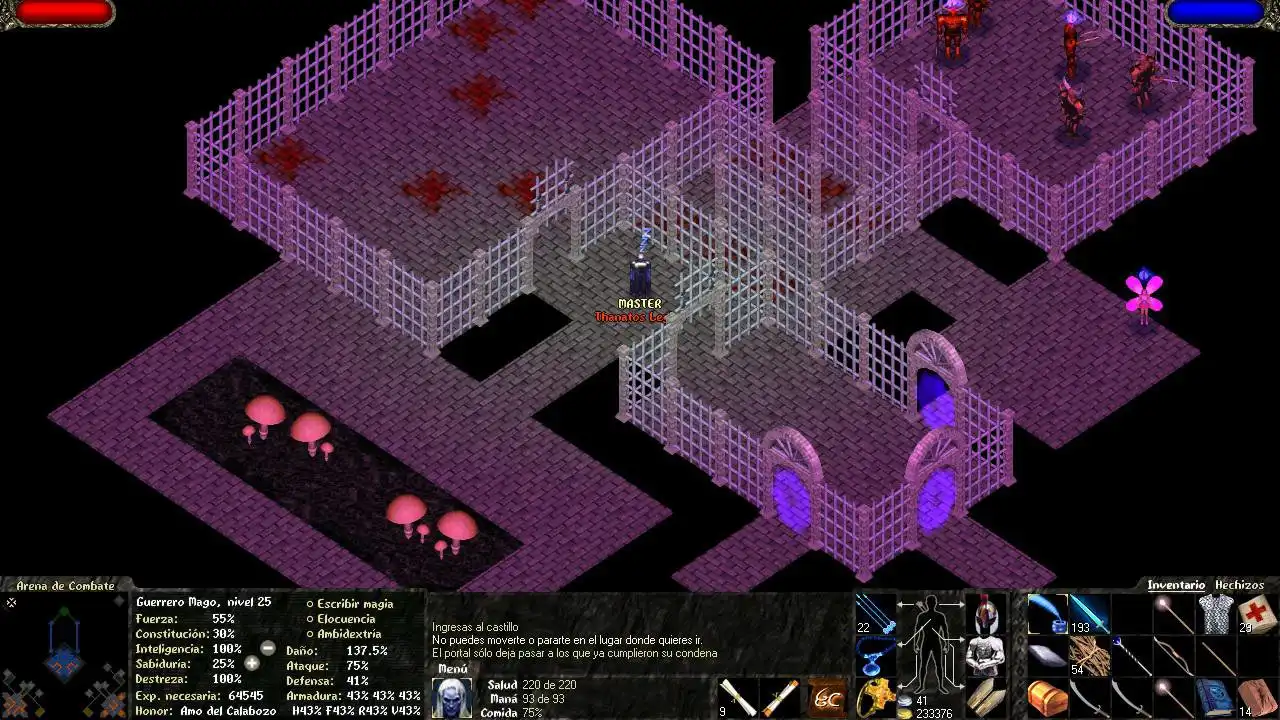Viewport: 1280px width, 720px height.
Task: Select the blue spellbook inventory item
Action: (x=1215, y=697)
